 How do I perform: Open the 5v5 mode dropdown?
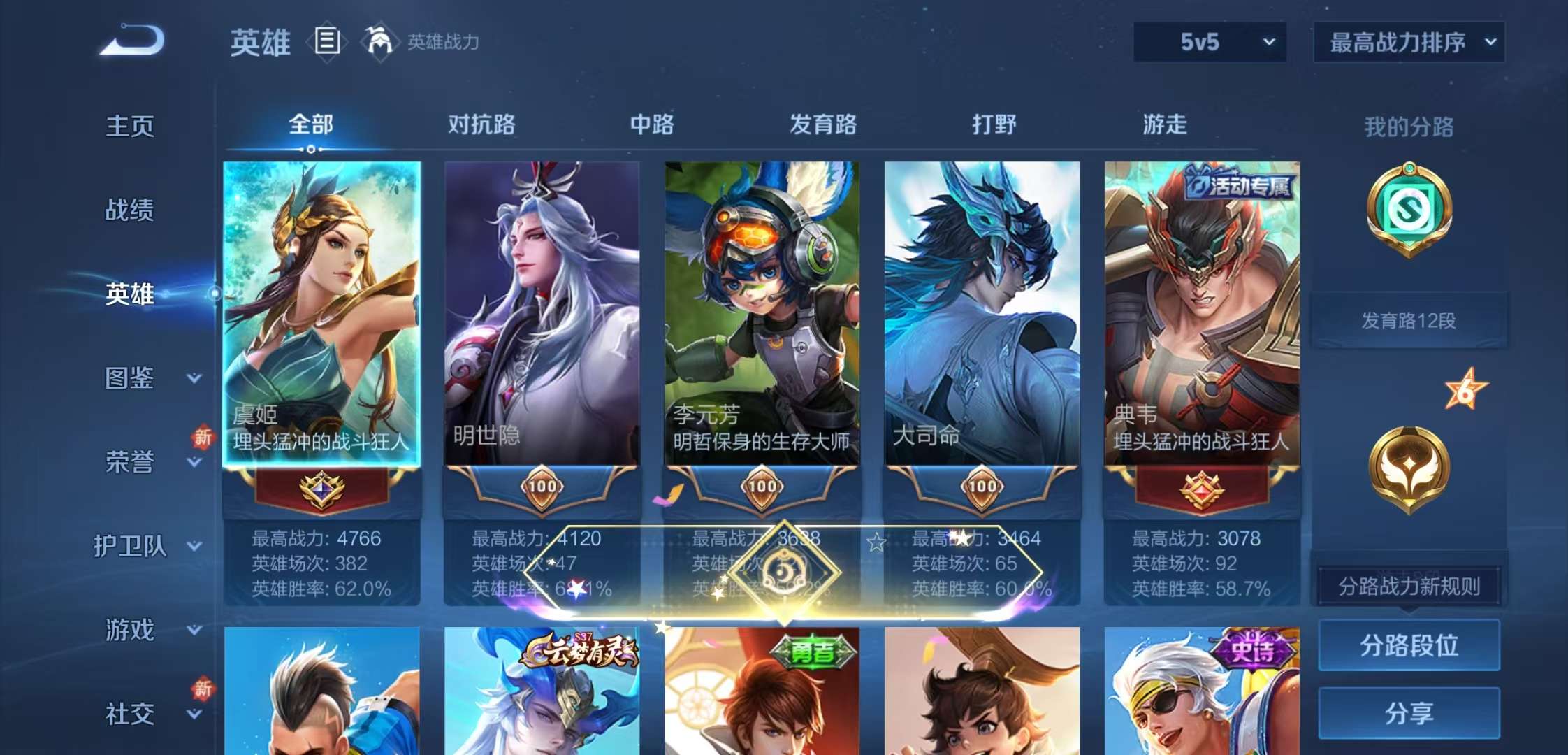coord(1210,41)
